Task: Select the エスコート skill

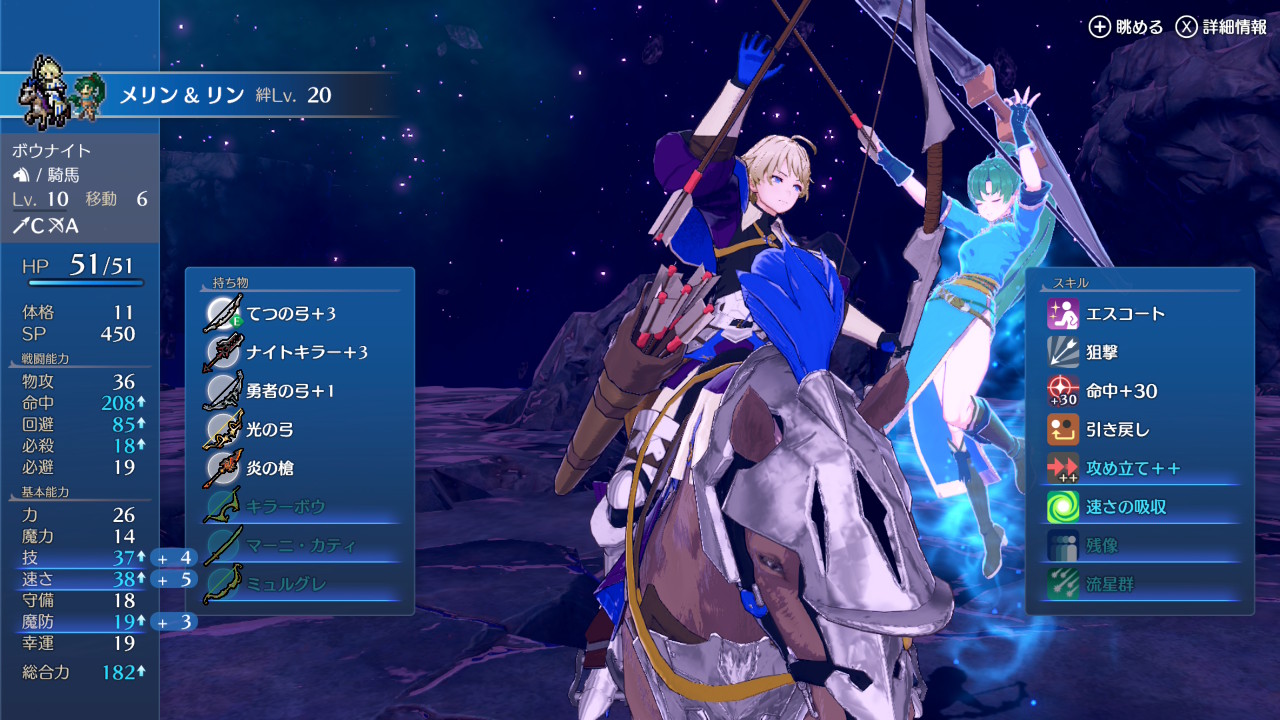Action: pyautogui.click(x=1140, y=314)
